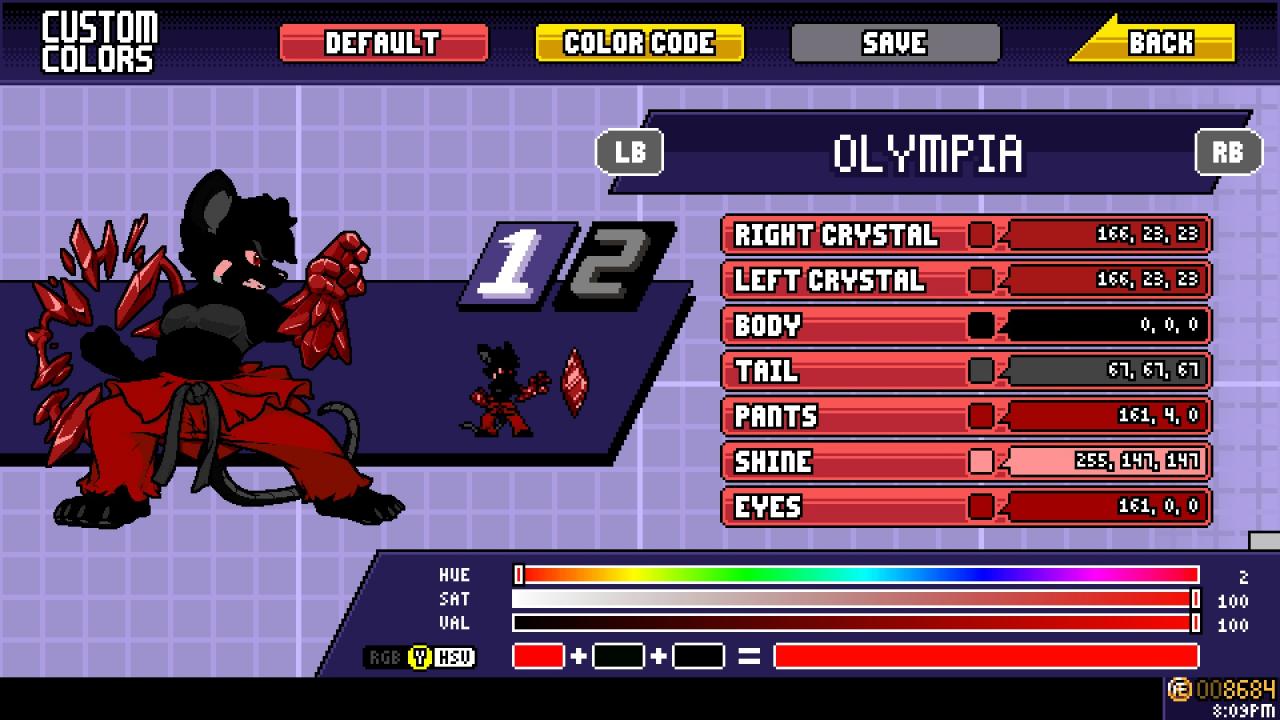Adjust the Sat saturation slider
1280x720 pixels.
pos(857,599)
